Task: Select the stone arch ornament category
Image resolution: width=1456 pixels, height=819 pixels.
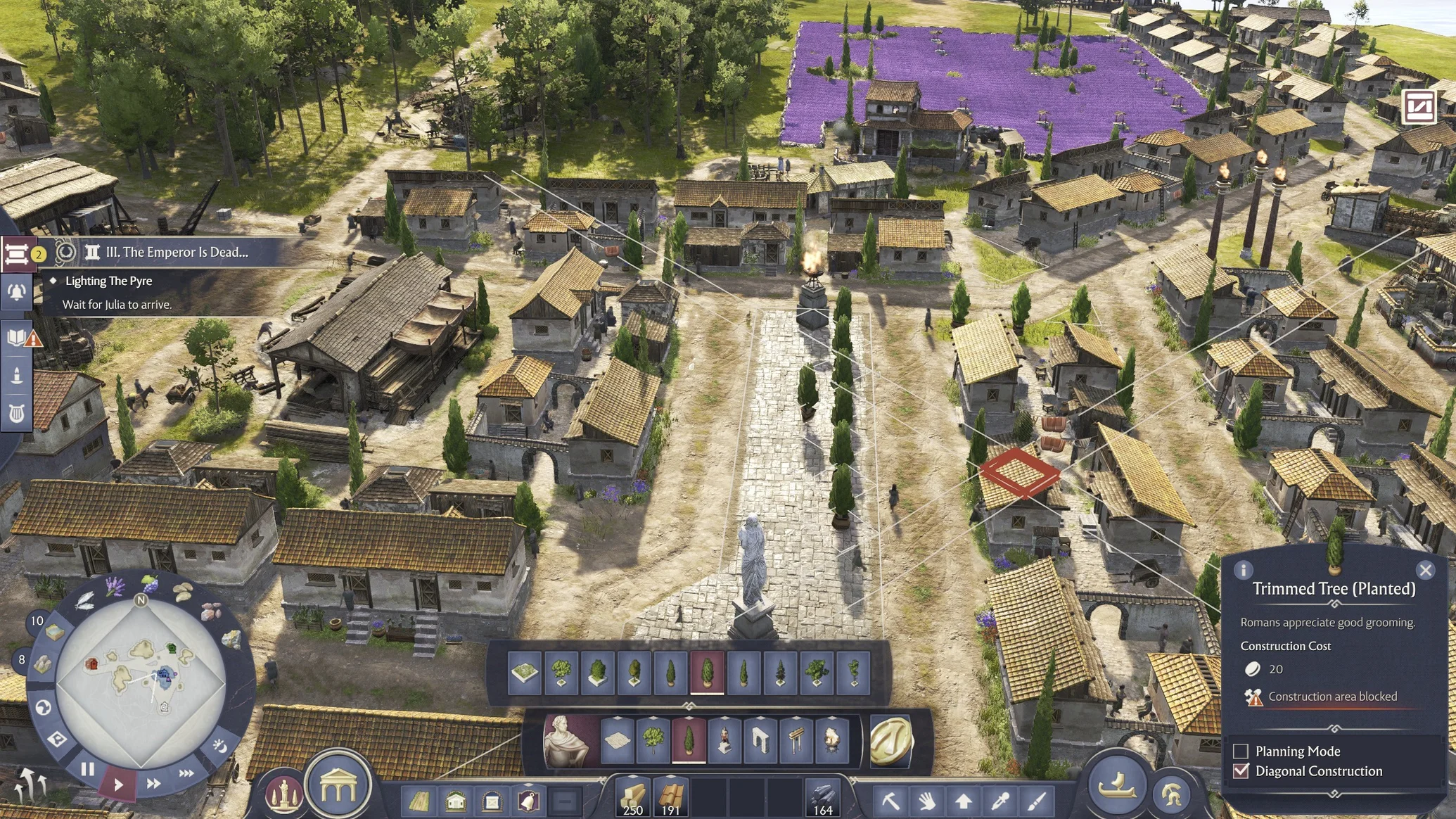Action: coord(760,741)
